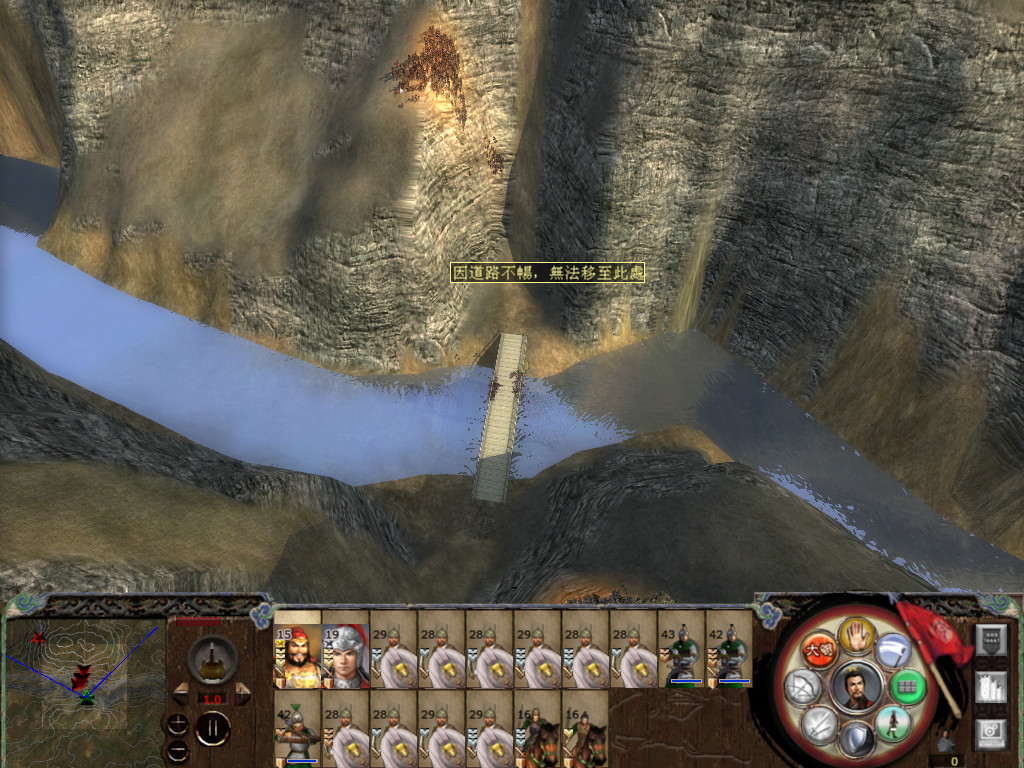Toggle the bow fire-at-will icon
This screenshot has width=1024, height=768.
click(x=804, y=686)
